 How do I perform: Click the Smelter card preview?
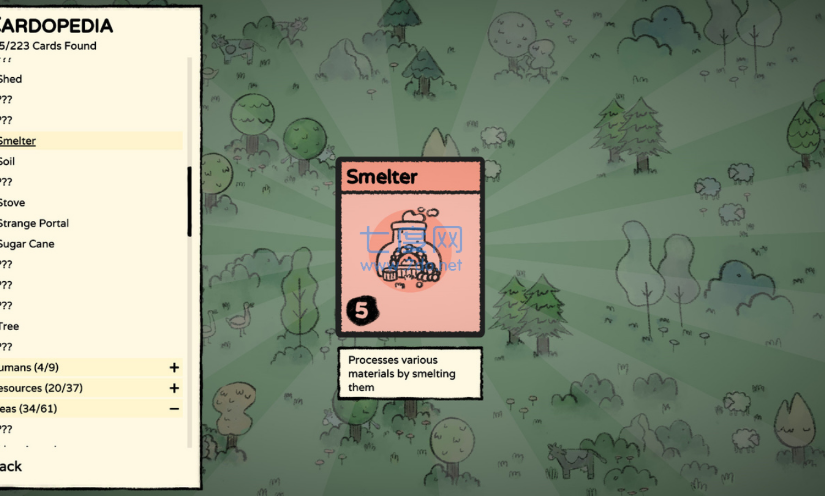tap(410, 247)
